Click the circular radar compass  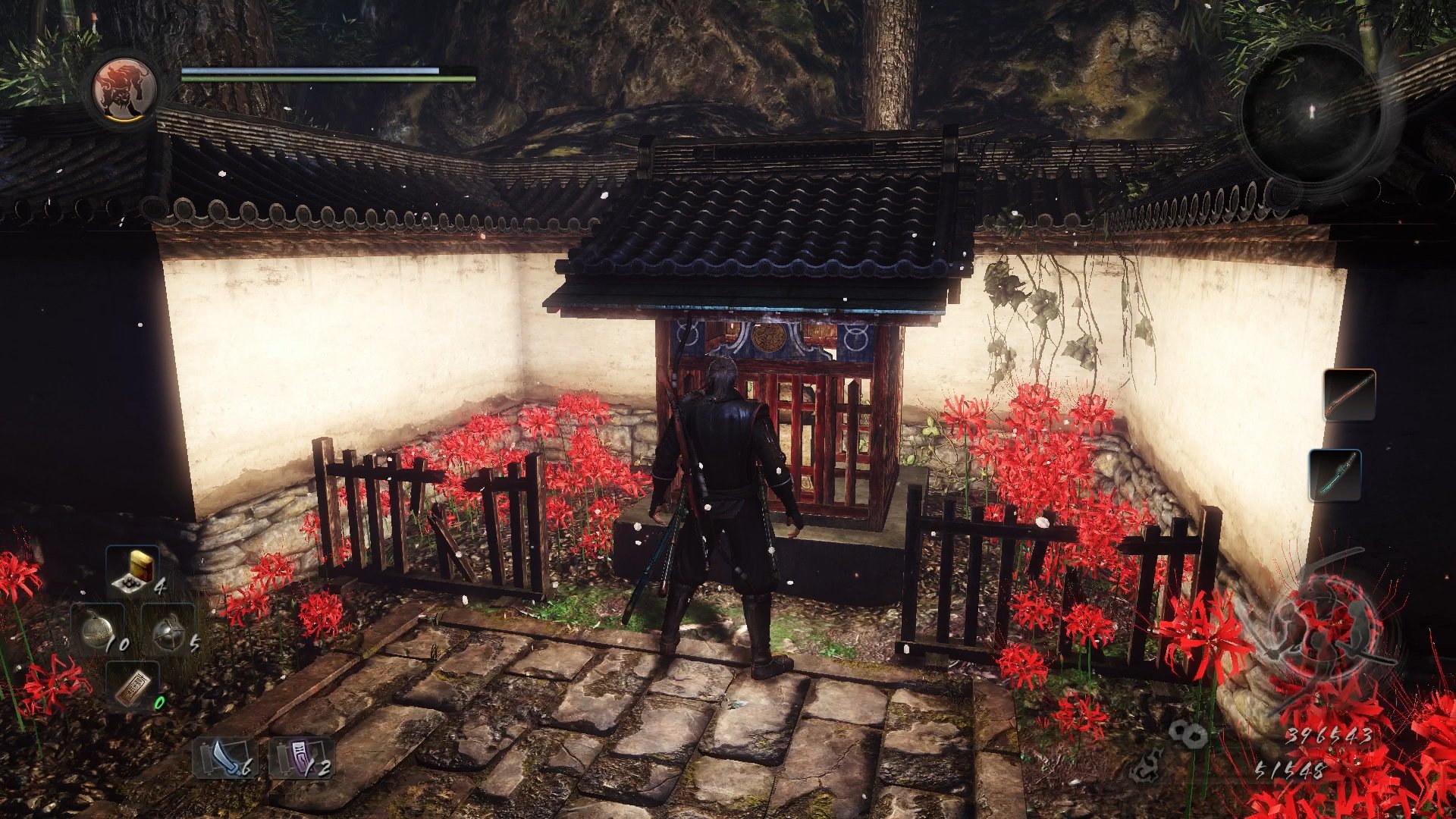tap(1313, 112)
